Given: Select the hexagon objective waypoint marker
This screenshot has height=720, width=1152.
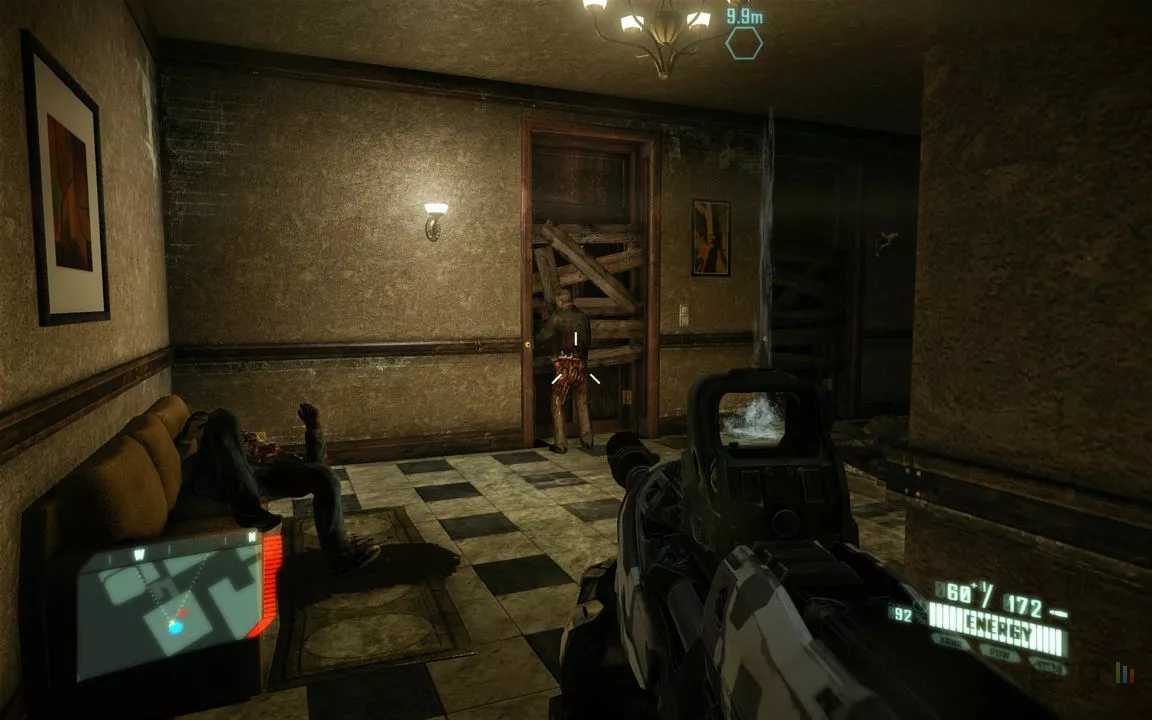Looking at the screenshot, I should click(x=744, y=43).
